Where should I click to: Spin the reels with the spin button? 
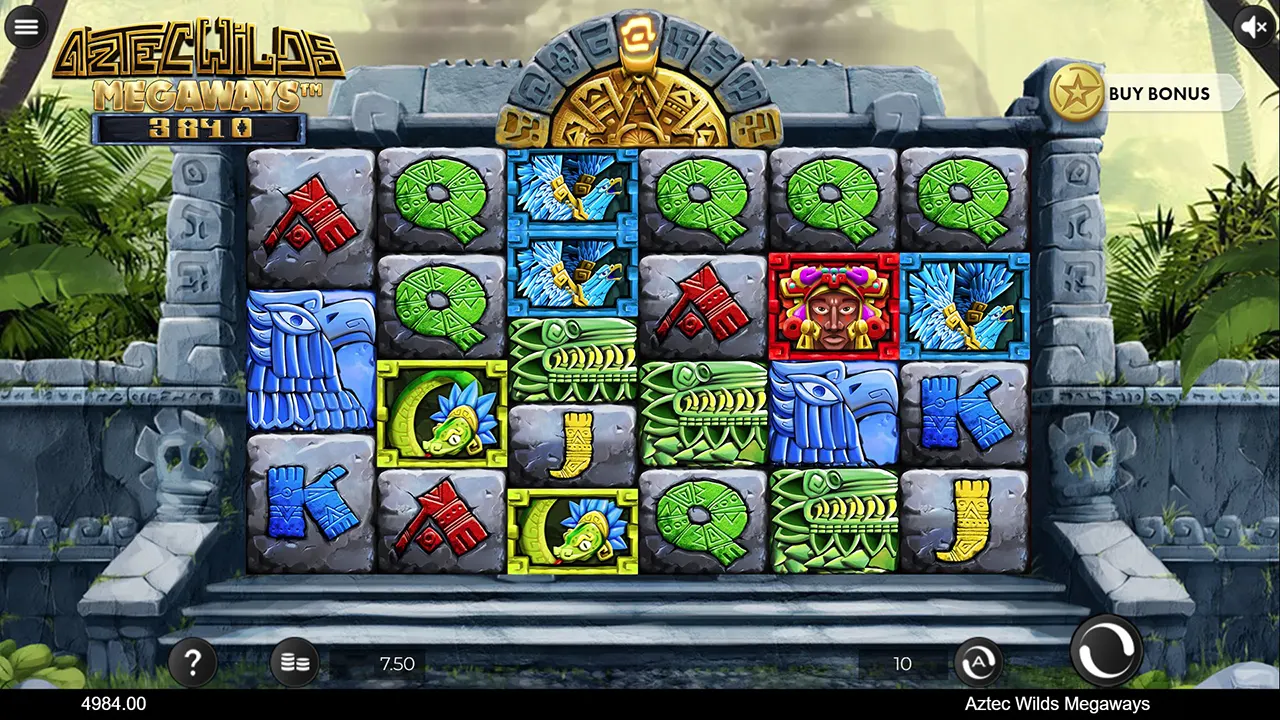coord(1106,650)
